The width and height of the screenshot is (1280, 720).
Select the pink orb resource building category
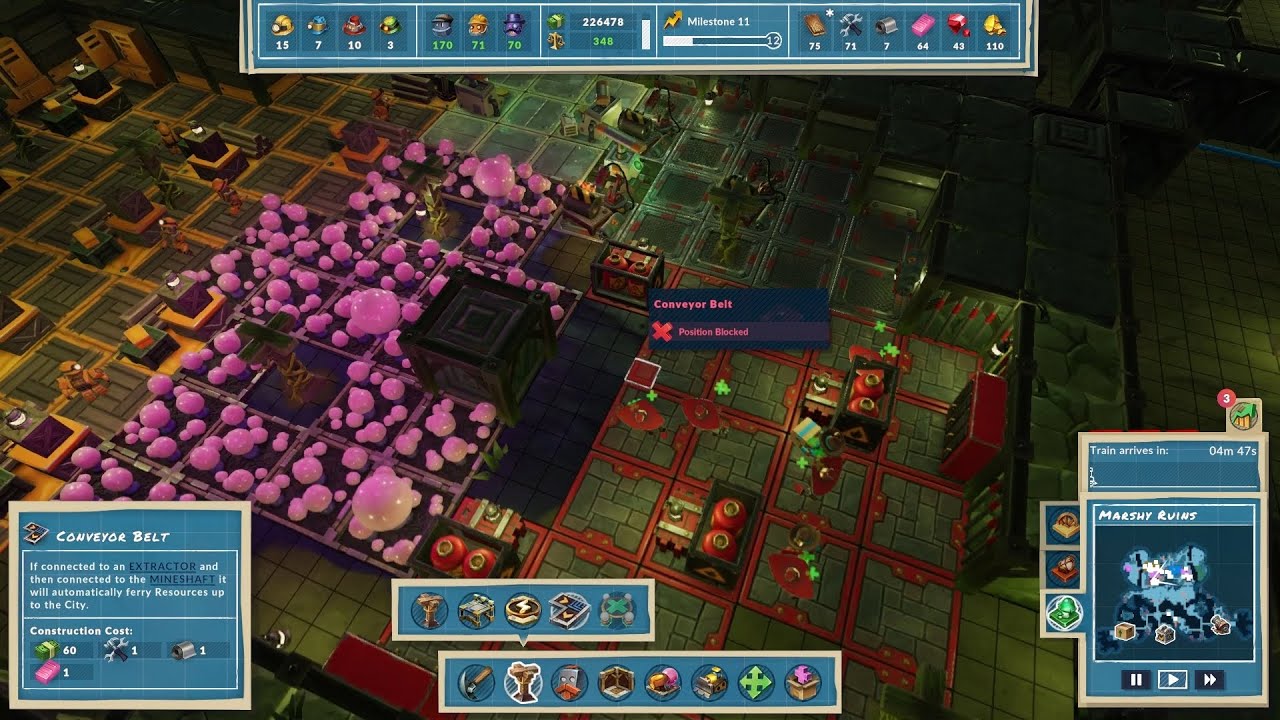(663, 682)
